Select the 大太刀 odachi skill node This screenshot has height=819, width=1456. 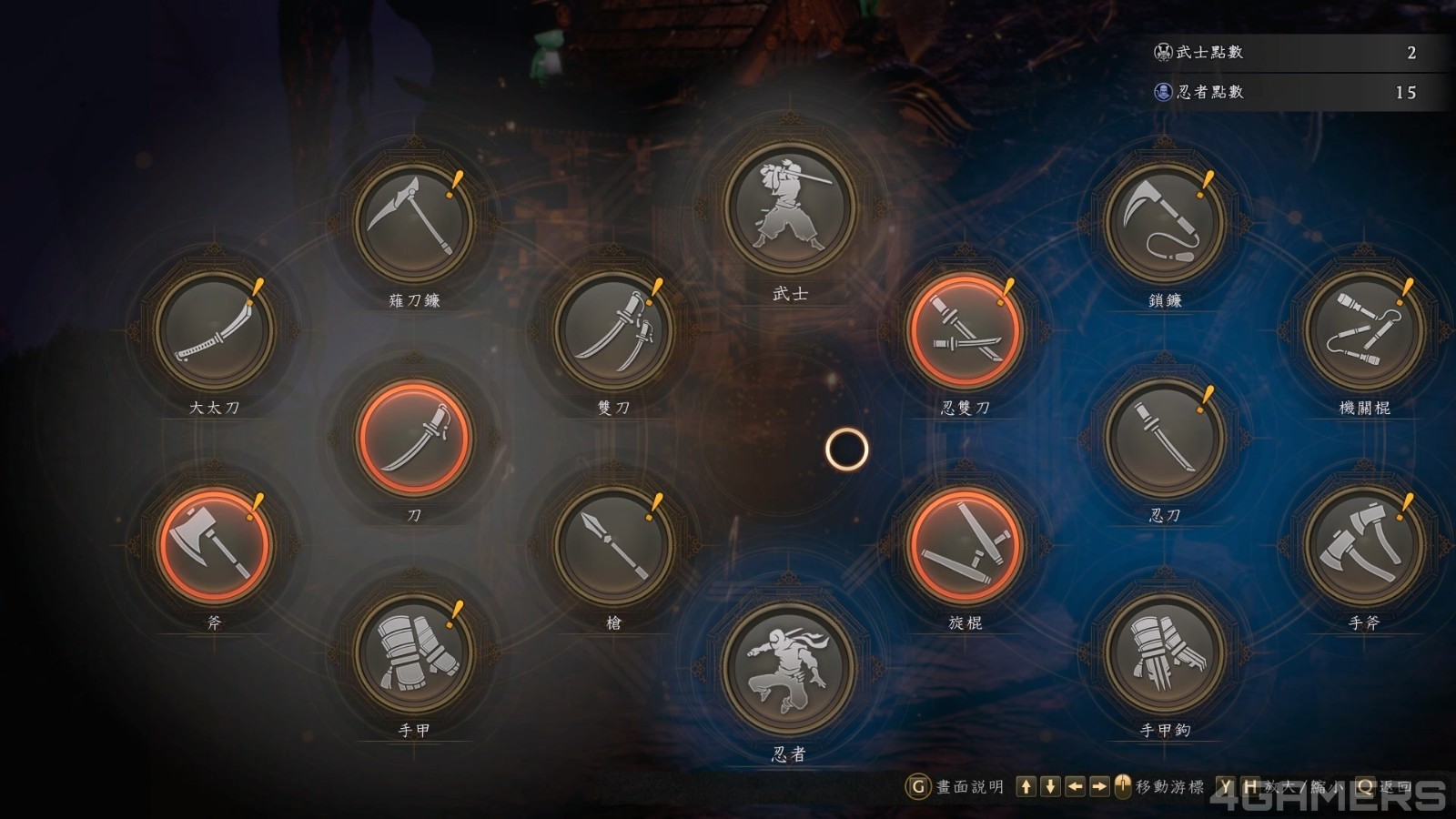coord(215,329)
